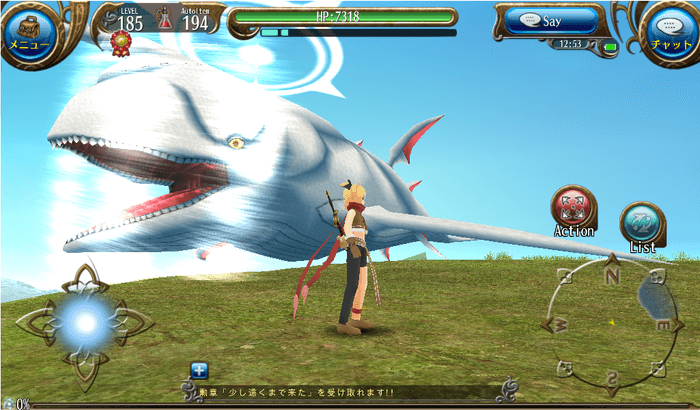This screenshot has height=410, width=700.
Task: Expand the blue plus log button
Action: [x=199, y=370]
